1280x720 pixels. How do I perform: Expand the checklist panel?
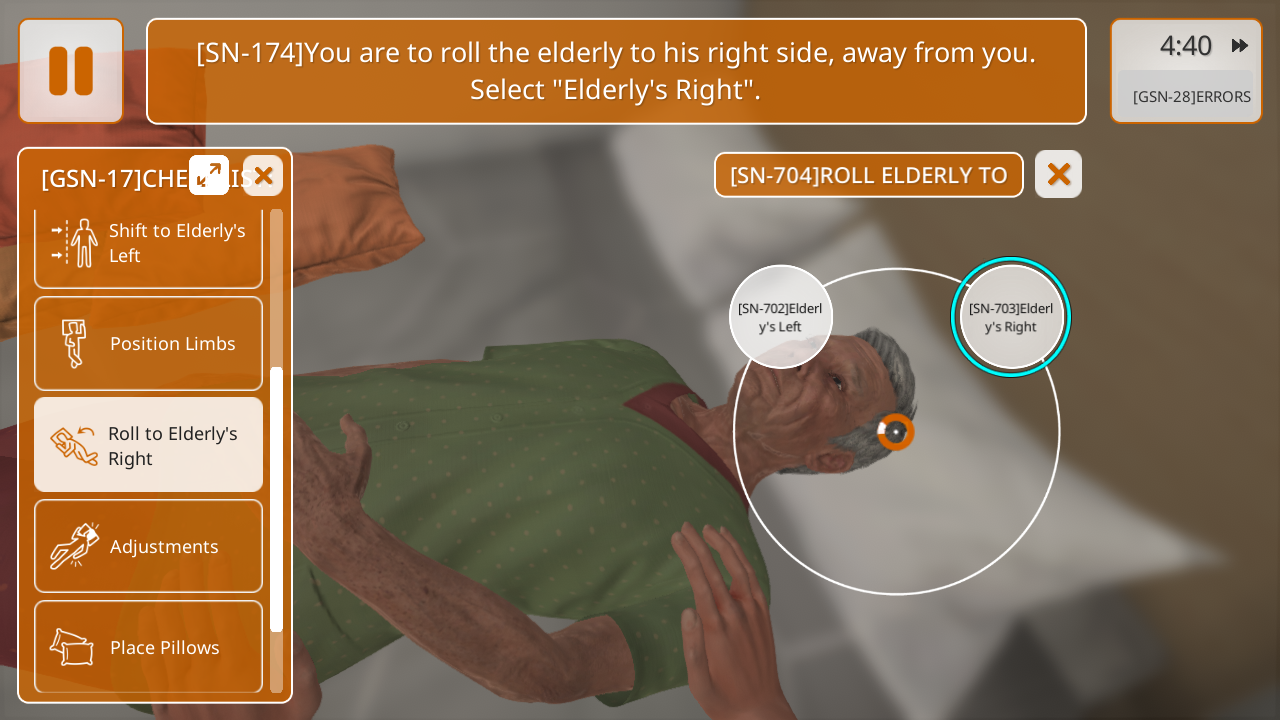click(x=209, y=176)
